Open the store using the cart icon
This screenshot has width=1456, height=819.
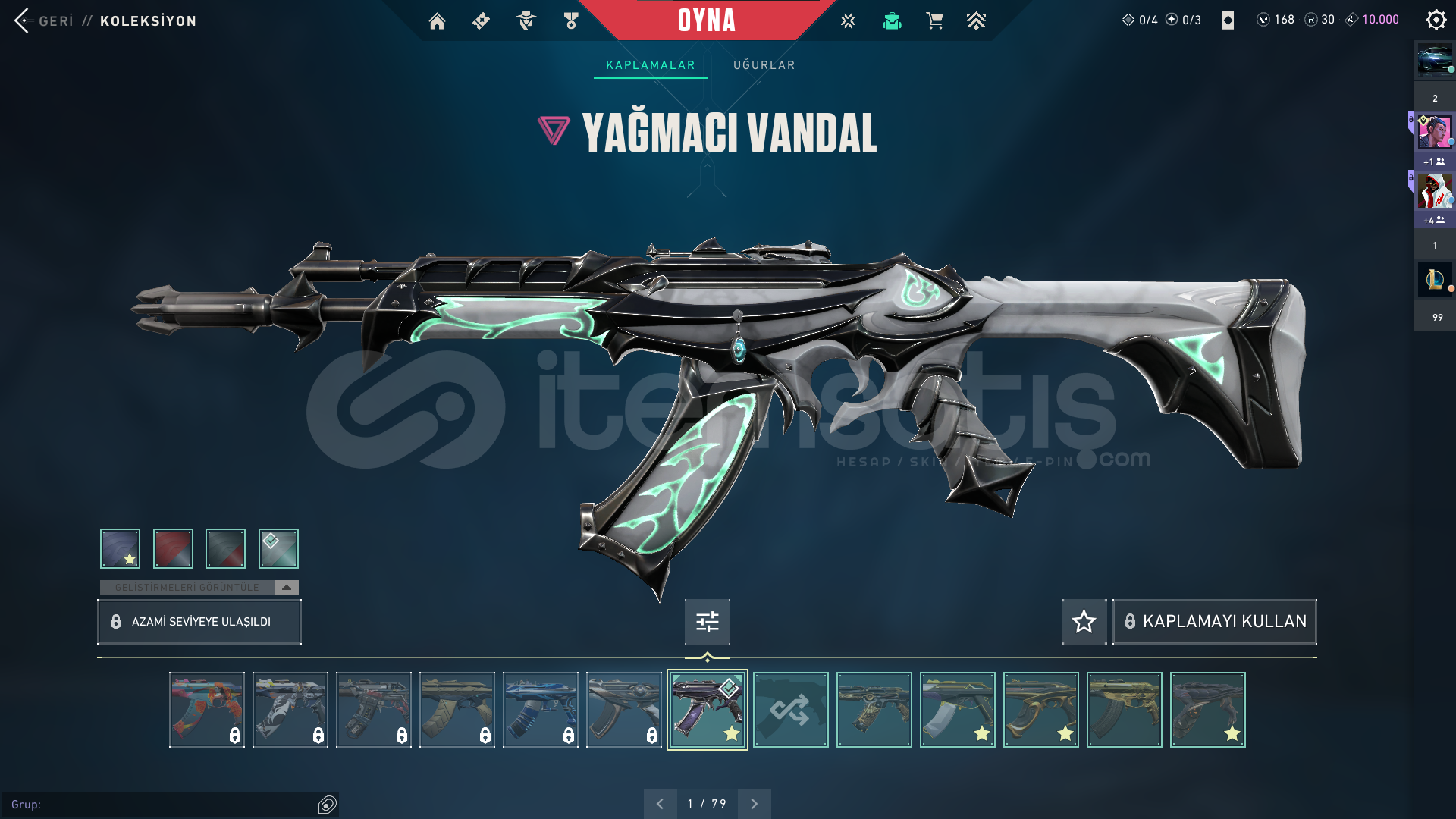tap(934, 20)
